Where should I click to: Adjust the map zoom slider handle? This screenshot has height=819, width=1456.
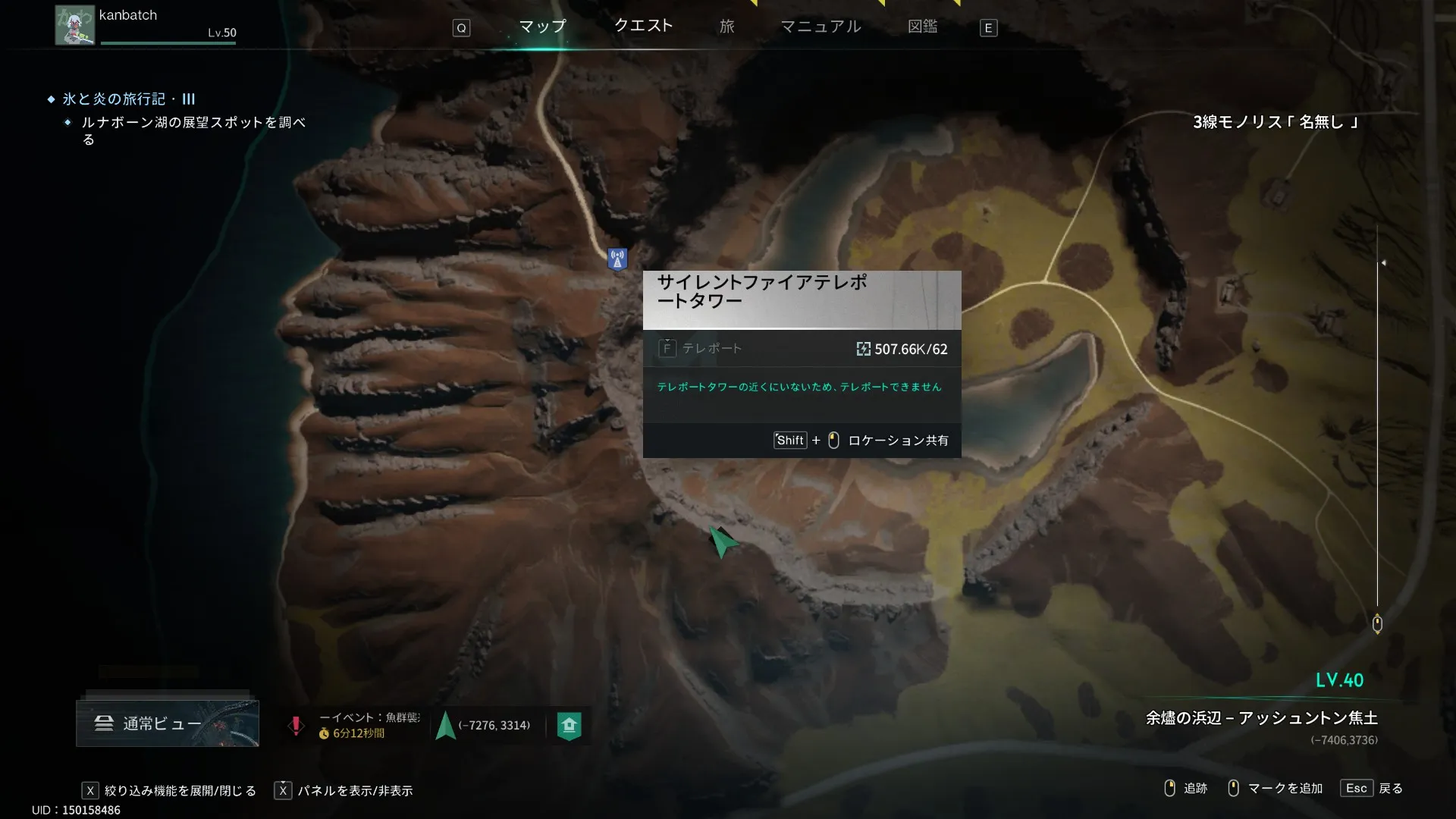click(x=1377, y=623)
